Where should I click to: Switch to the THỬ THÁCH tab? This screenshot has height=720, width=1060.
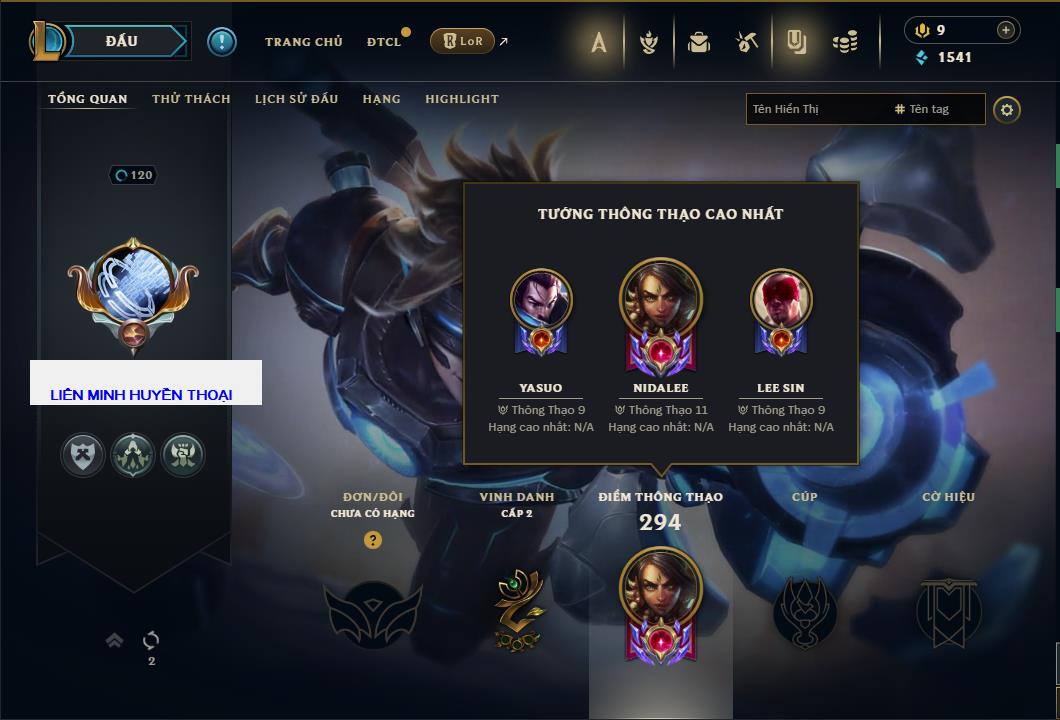point(191,99)
